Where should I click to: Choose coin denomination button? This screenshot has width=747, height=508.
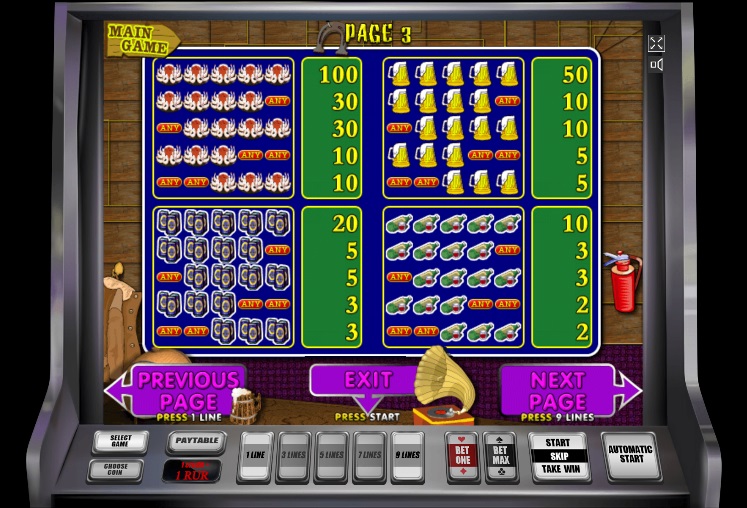[x=114, y=469]
